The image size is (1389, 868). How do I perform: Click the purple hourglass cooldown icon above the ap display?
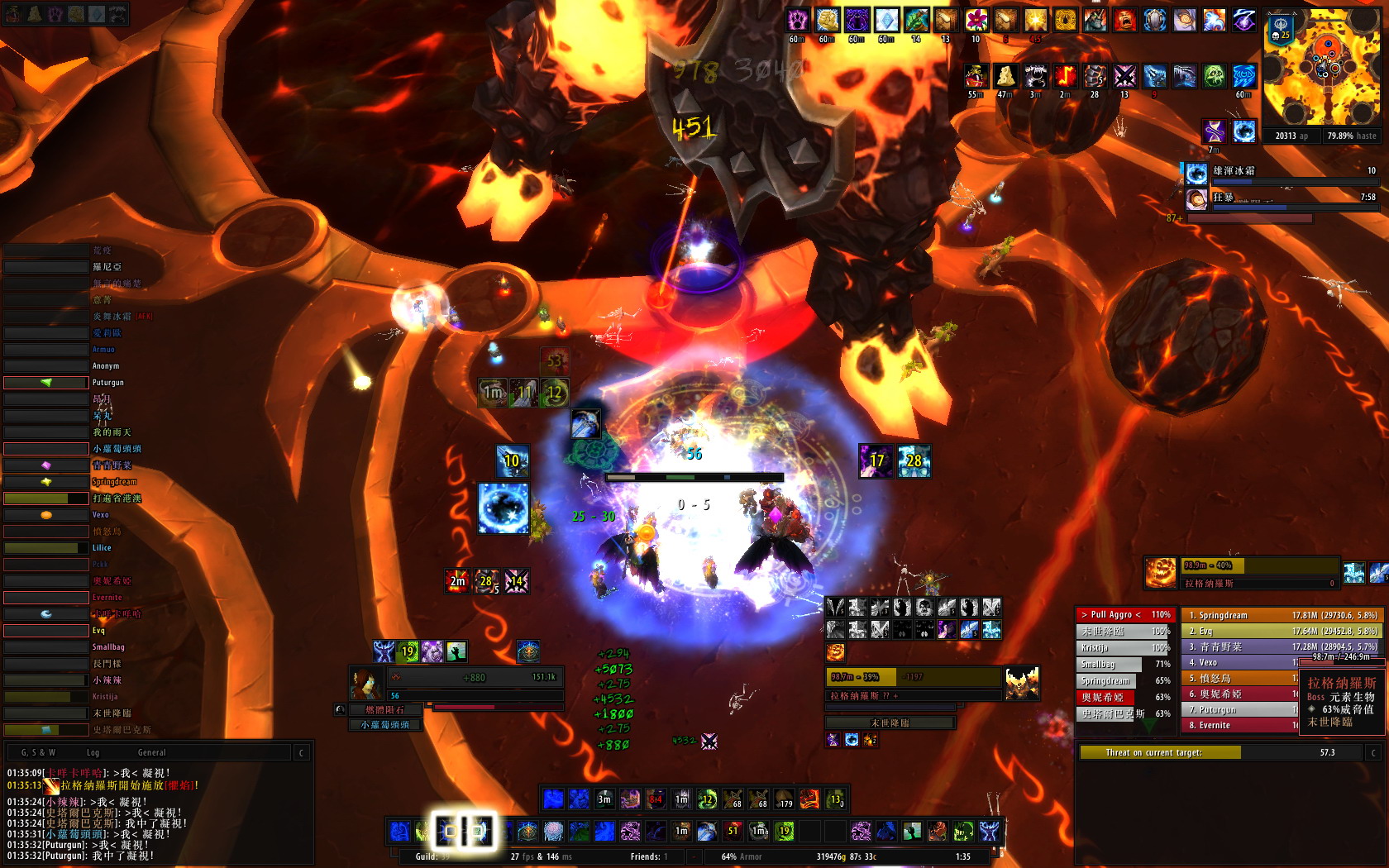click(x=1214, y=130)
